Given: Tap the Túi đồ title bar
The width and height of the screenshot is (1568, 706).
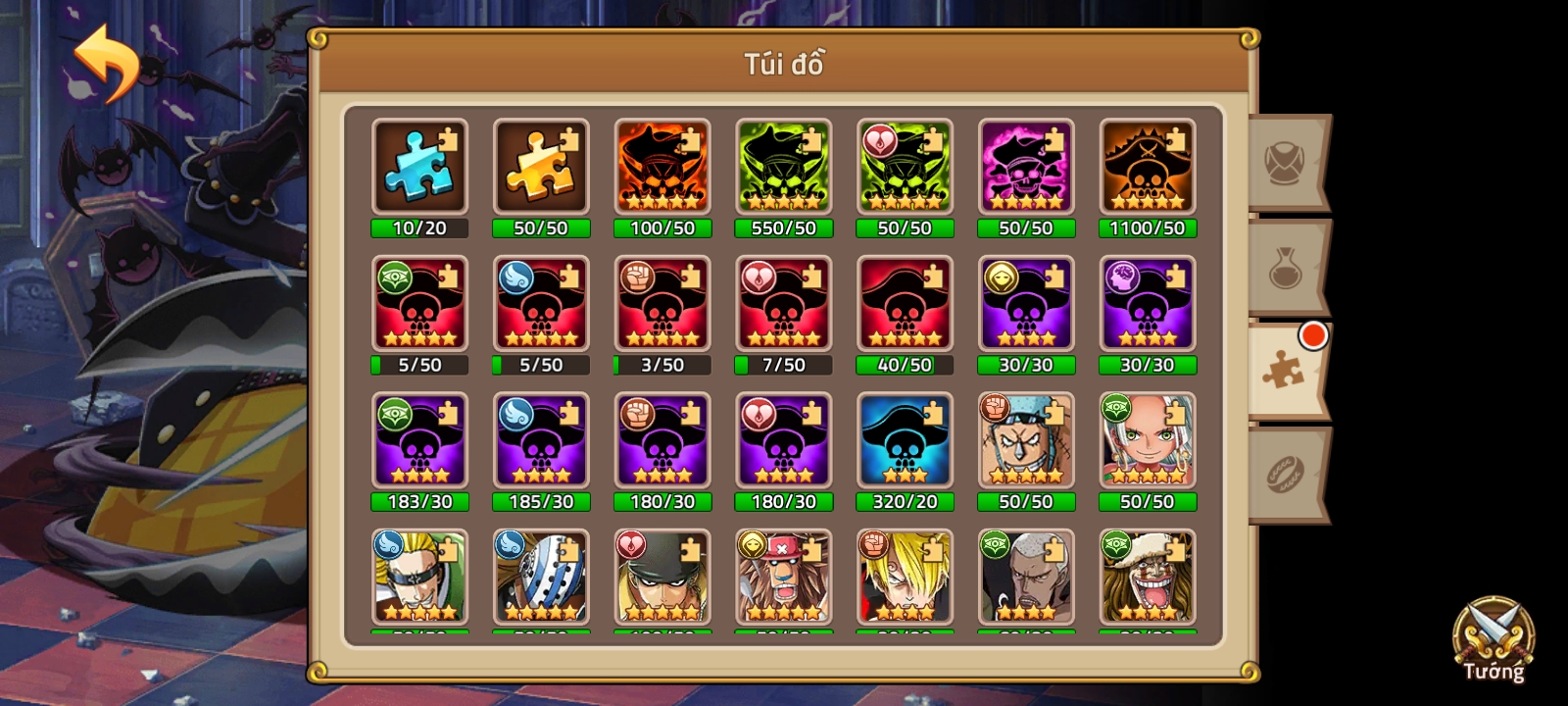Looking at the screenshot, I should 783,65.
